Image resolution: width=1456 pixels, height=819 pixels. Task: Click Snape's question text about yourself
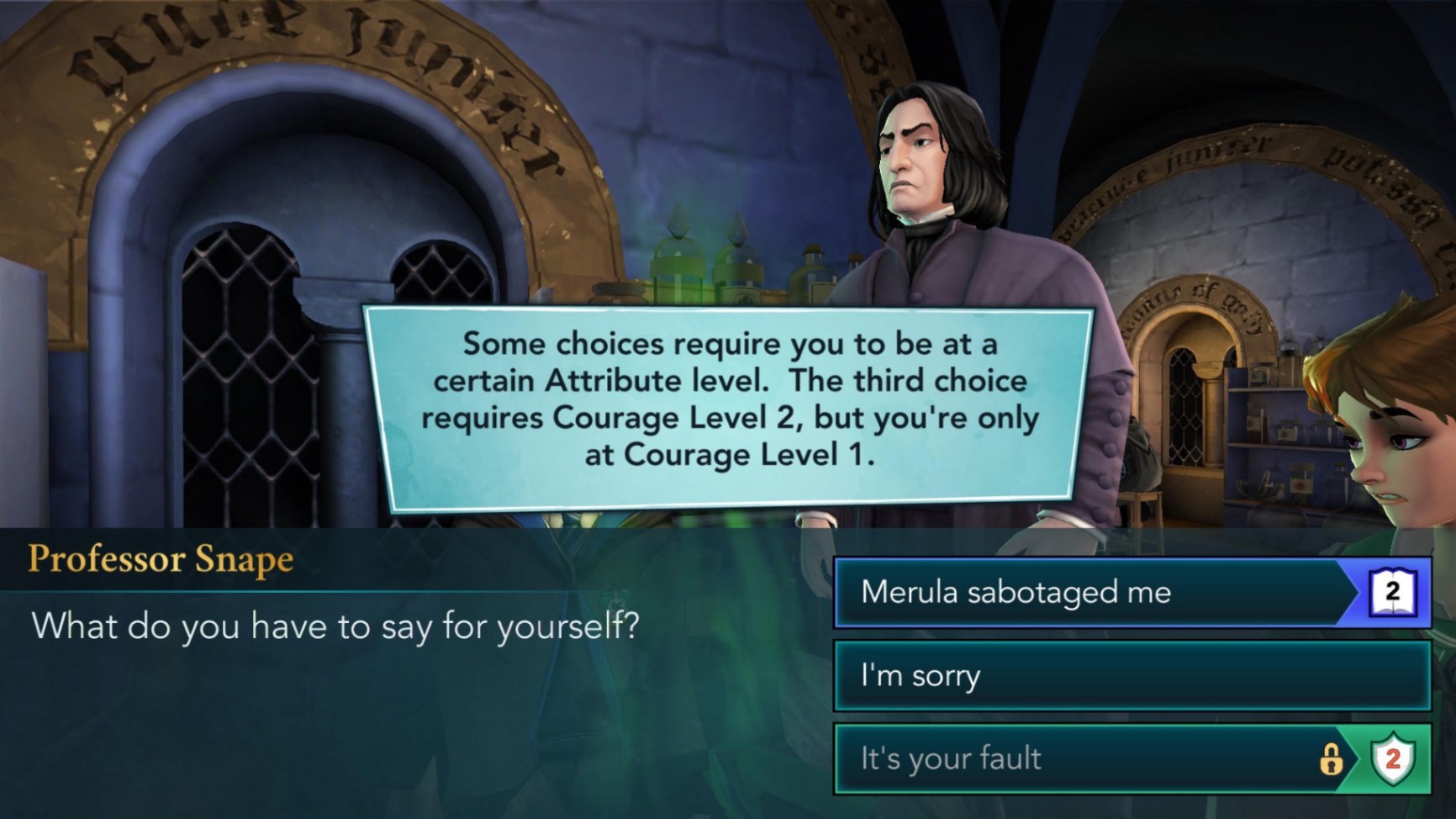click(336, 626)
